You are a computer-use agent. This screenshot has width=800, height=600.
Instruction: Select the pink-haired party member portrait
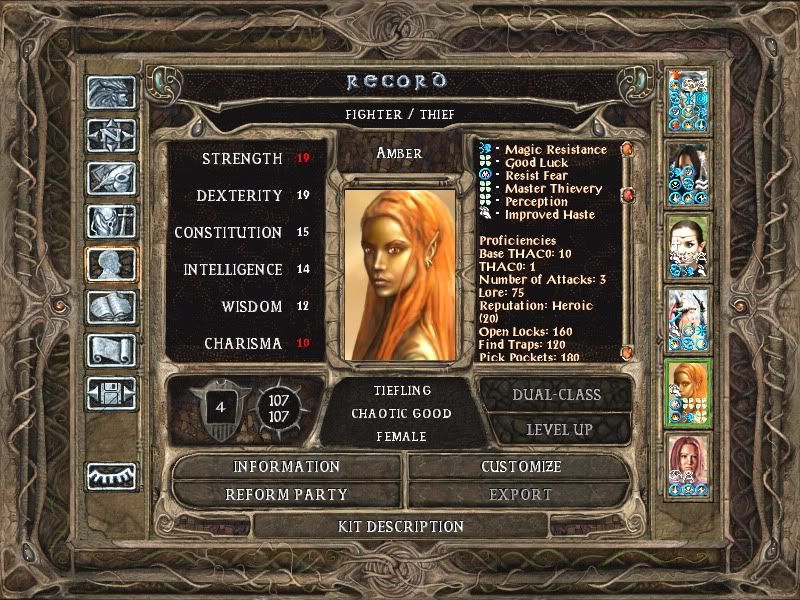pos(689,462)
